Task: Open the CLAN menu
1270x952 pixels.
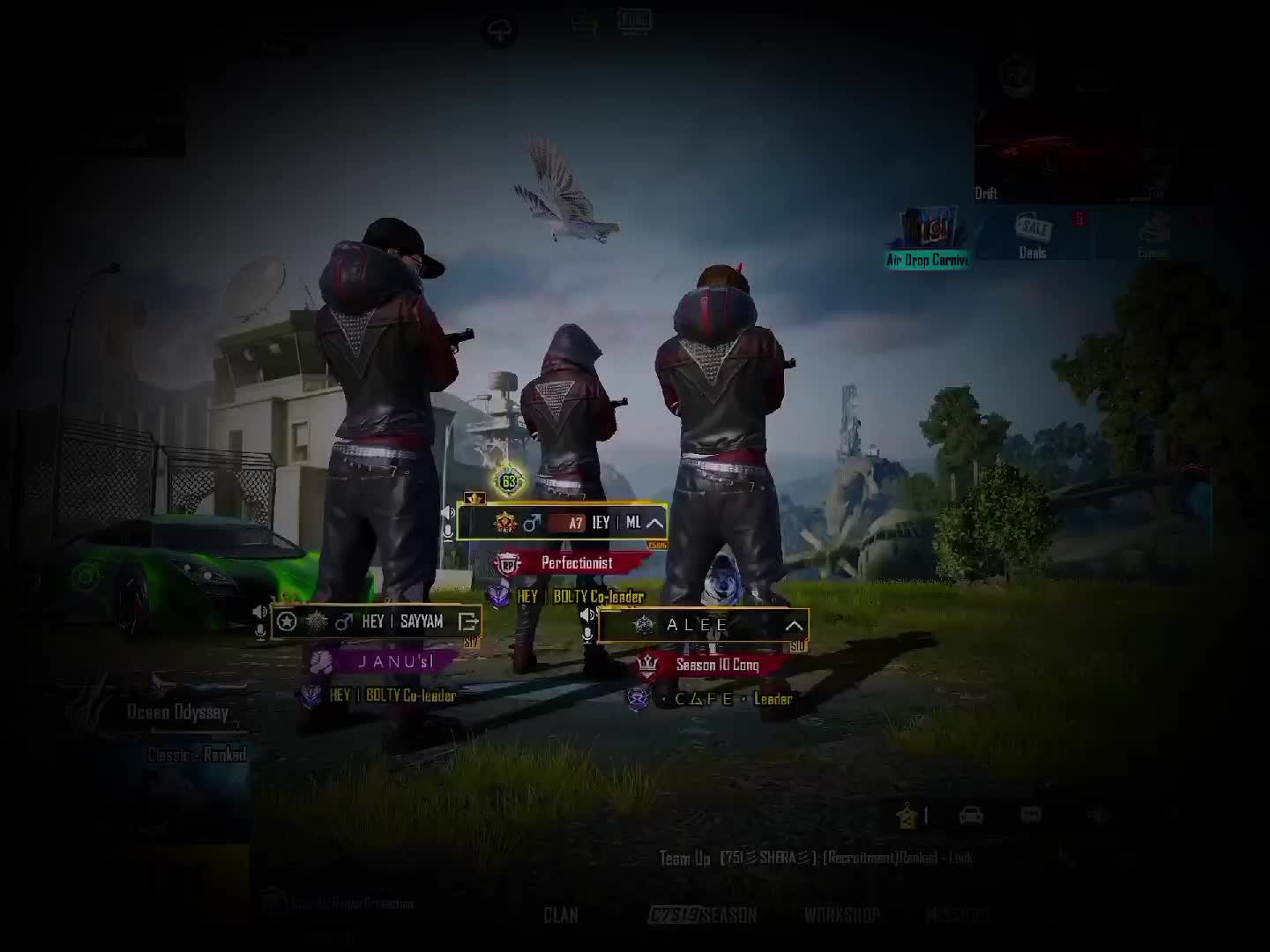Action: pos(561,915)
